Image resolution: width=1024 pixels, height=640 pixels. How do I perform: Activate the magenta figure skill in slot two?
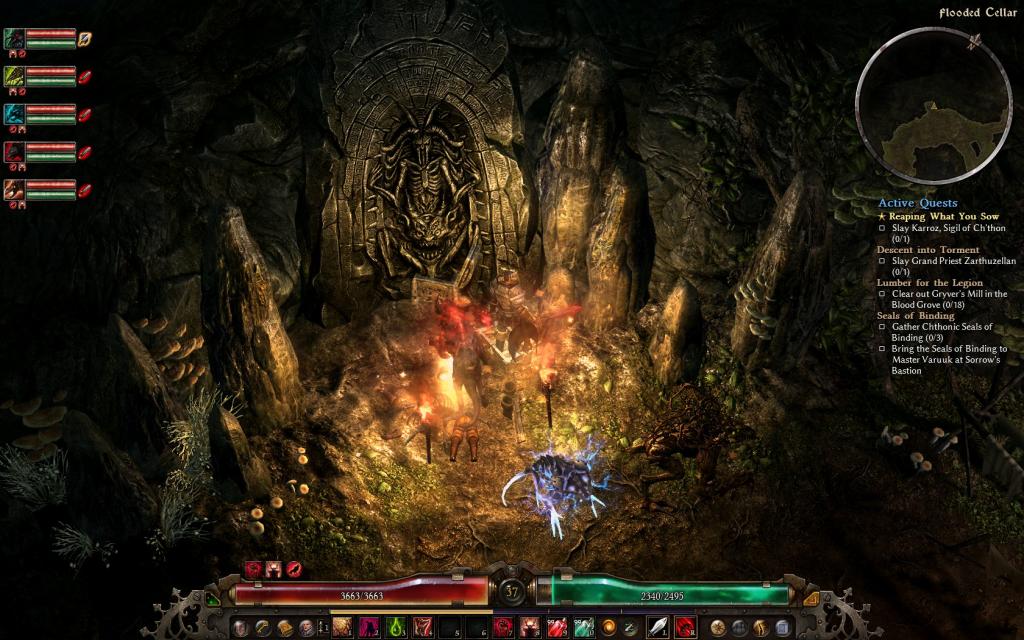(369, 627)
